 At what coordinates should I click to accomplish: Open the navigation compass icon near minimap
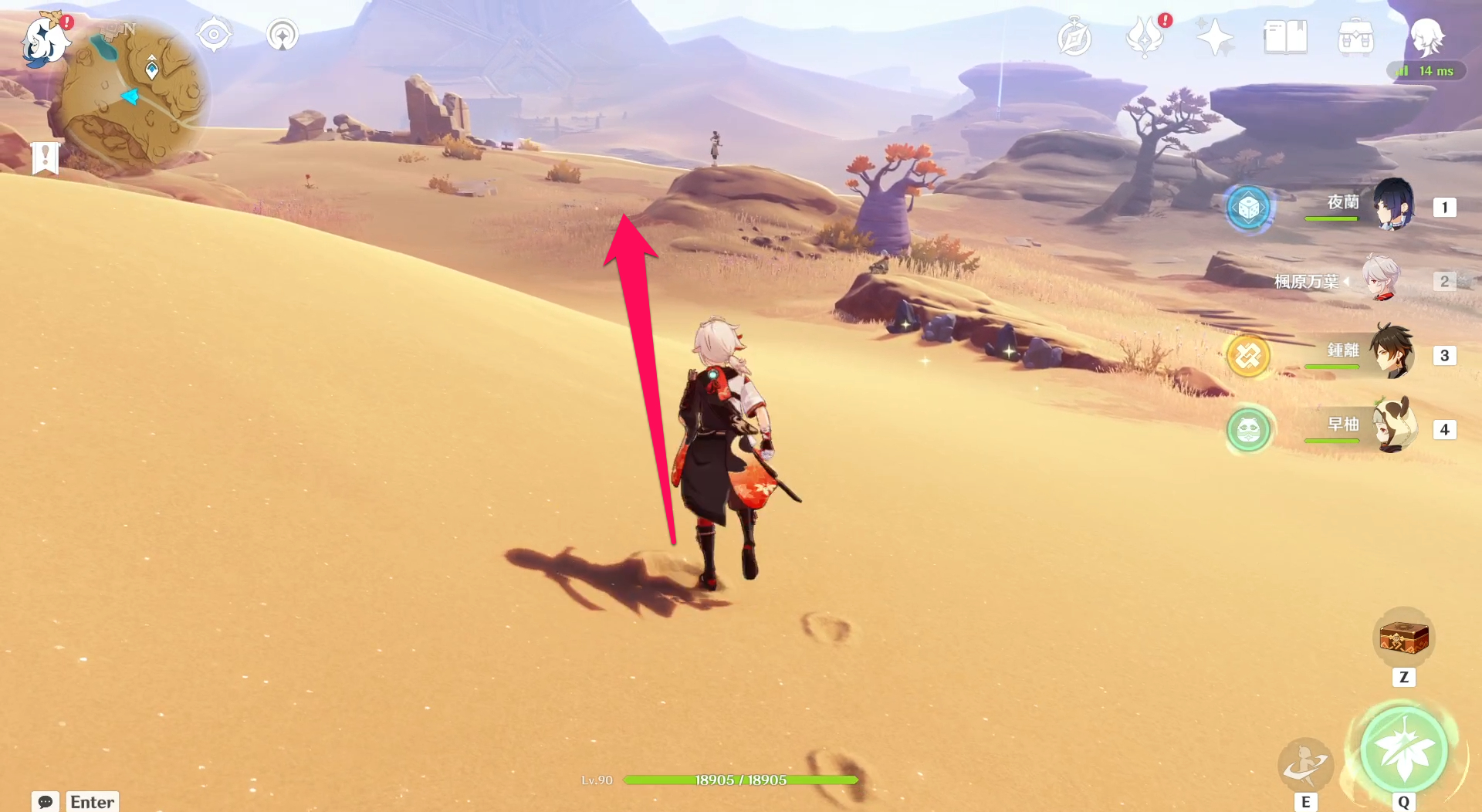point(214,34)
